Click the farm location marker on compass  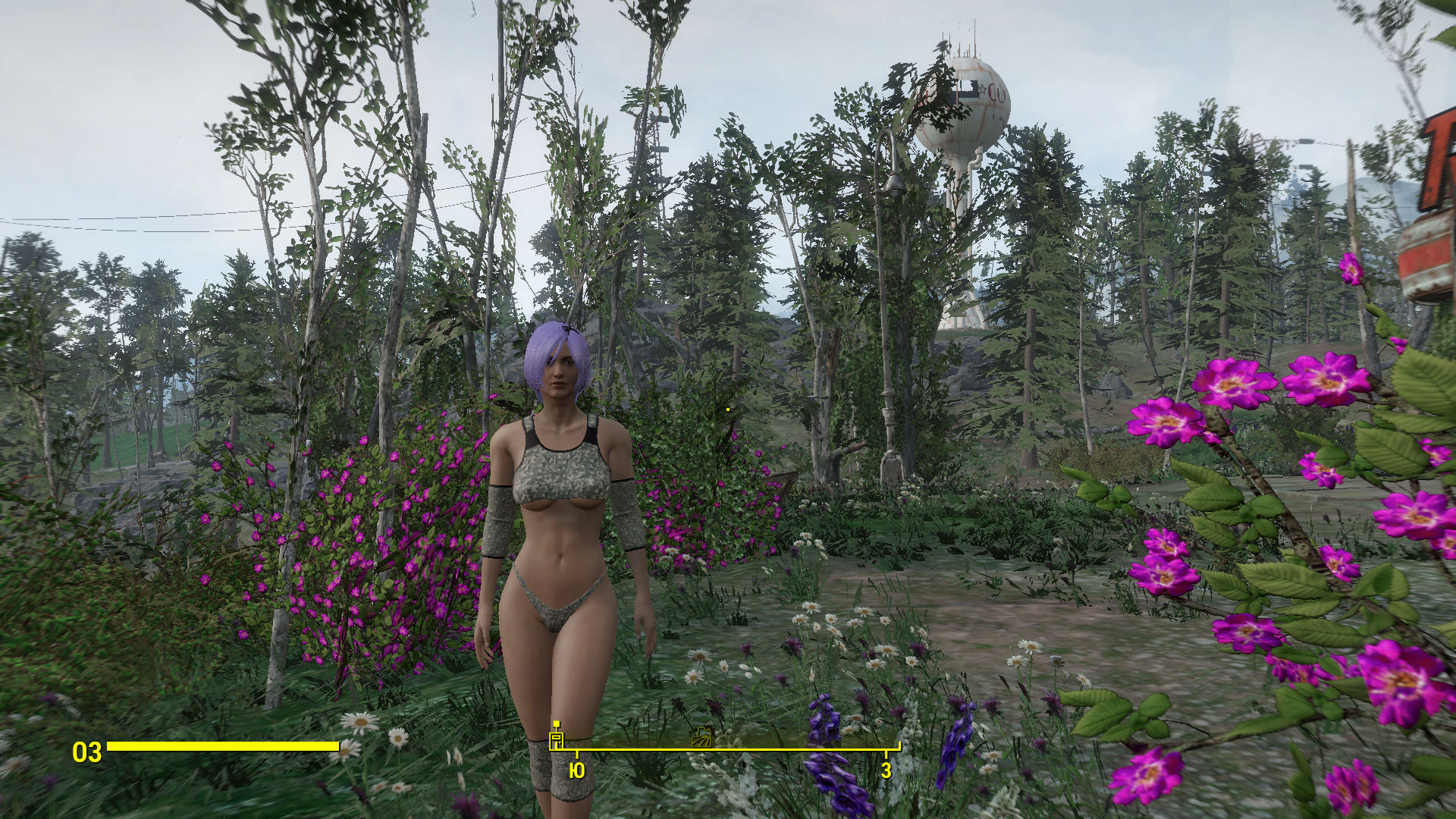pos(702,737)
